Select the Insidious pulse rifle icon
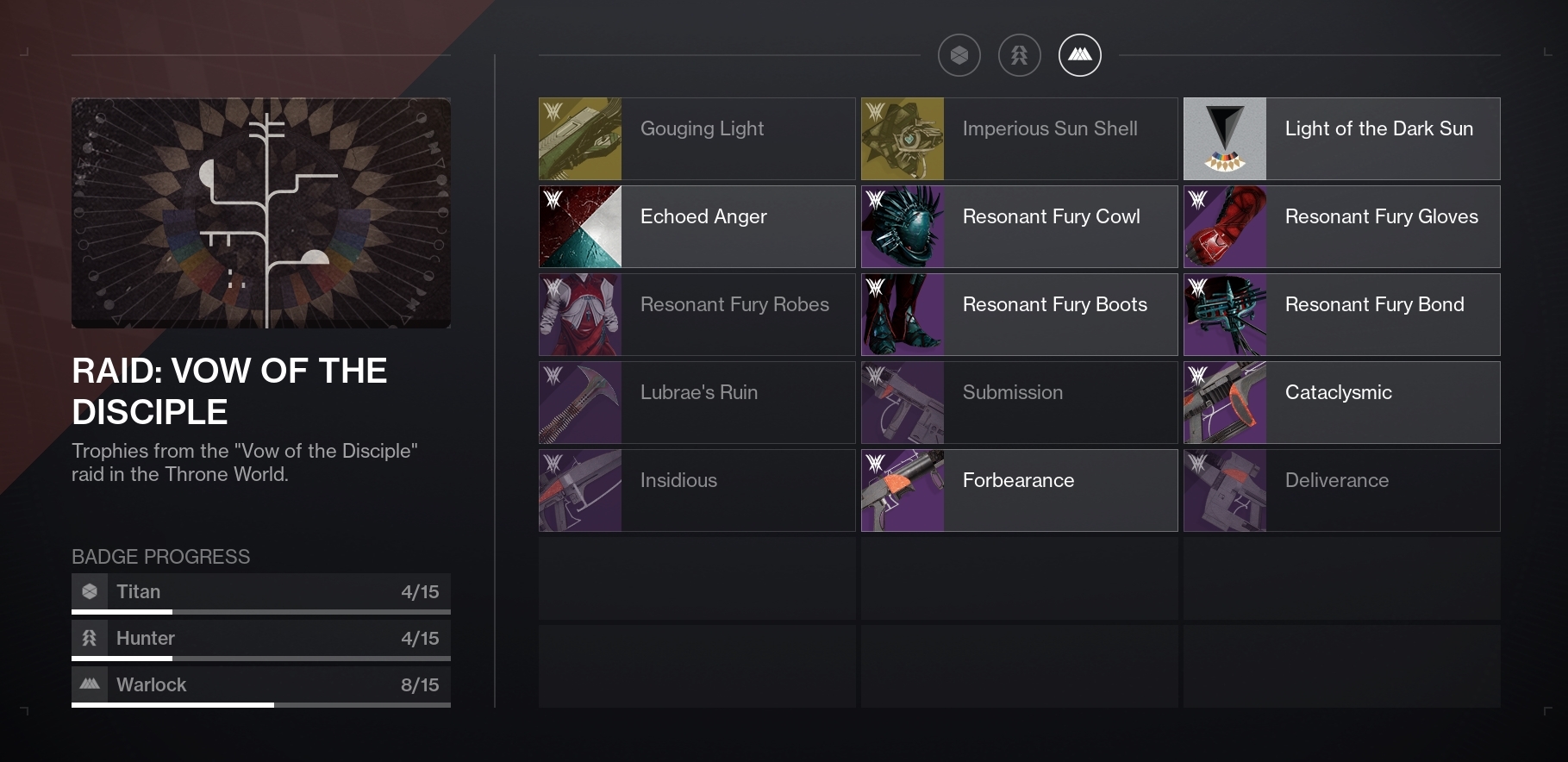Screen dimensions: 1568x762 tap(578, 490)
